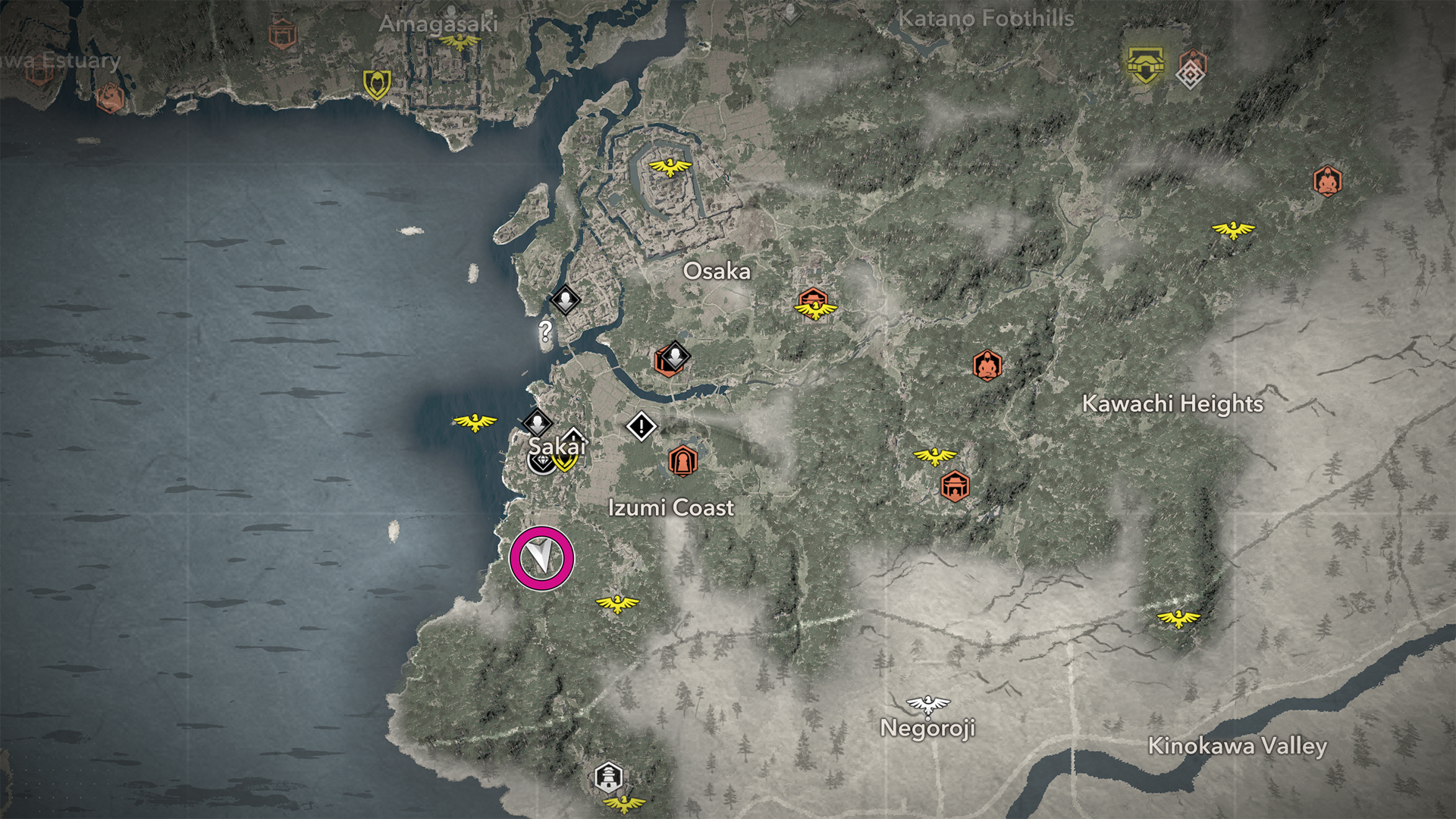
Task: Select the orange keyhole-shaped marker near Izumi Coast
Action: tap(682, 460)
